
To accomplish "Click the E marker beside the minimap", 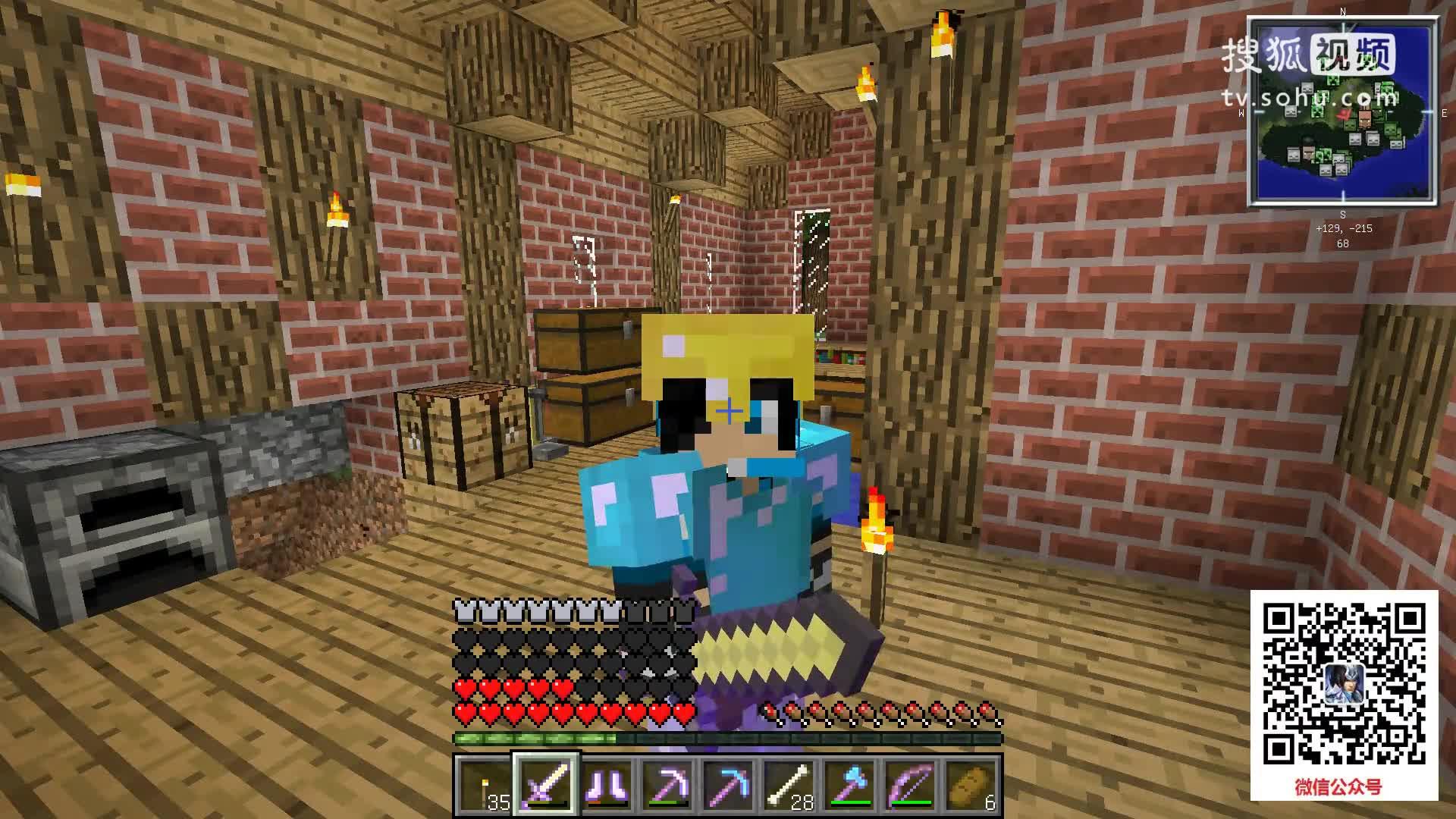I will 1444,114.
